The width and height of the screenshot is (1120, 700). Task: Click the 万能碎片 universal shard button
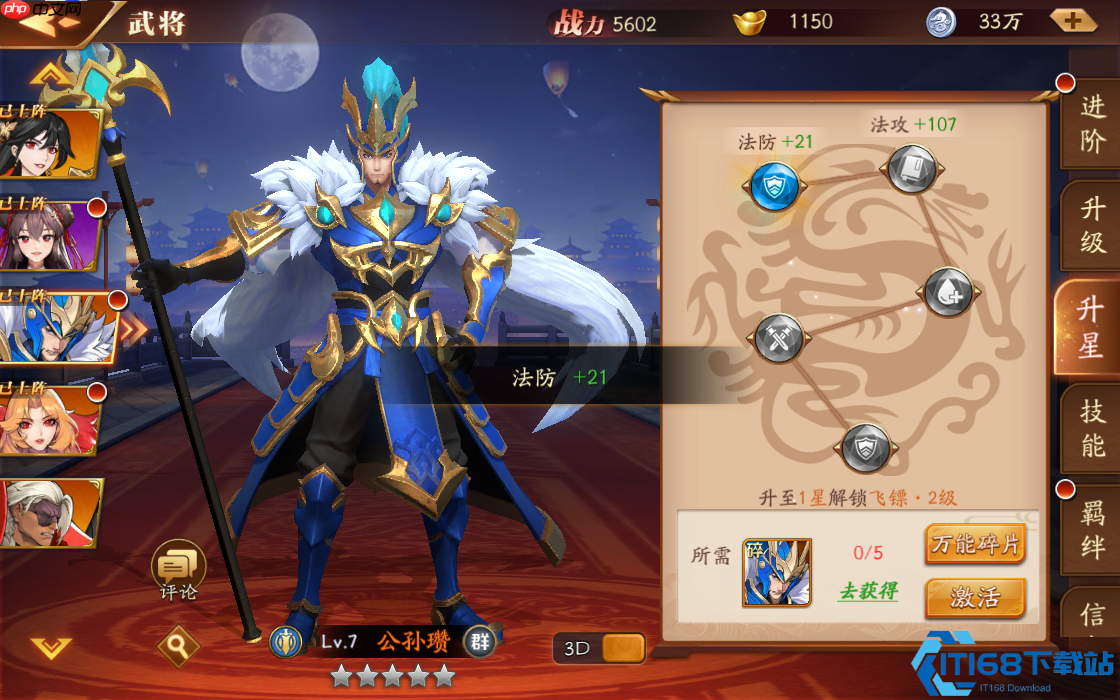[975, 545]
